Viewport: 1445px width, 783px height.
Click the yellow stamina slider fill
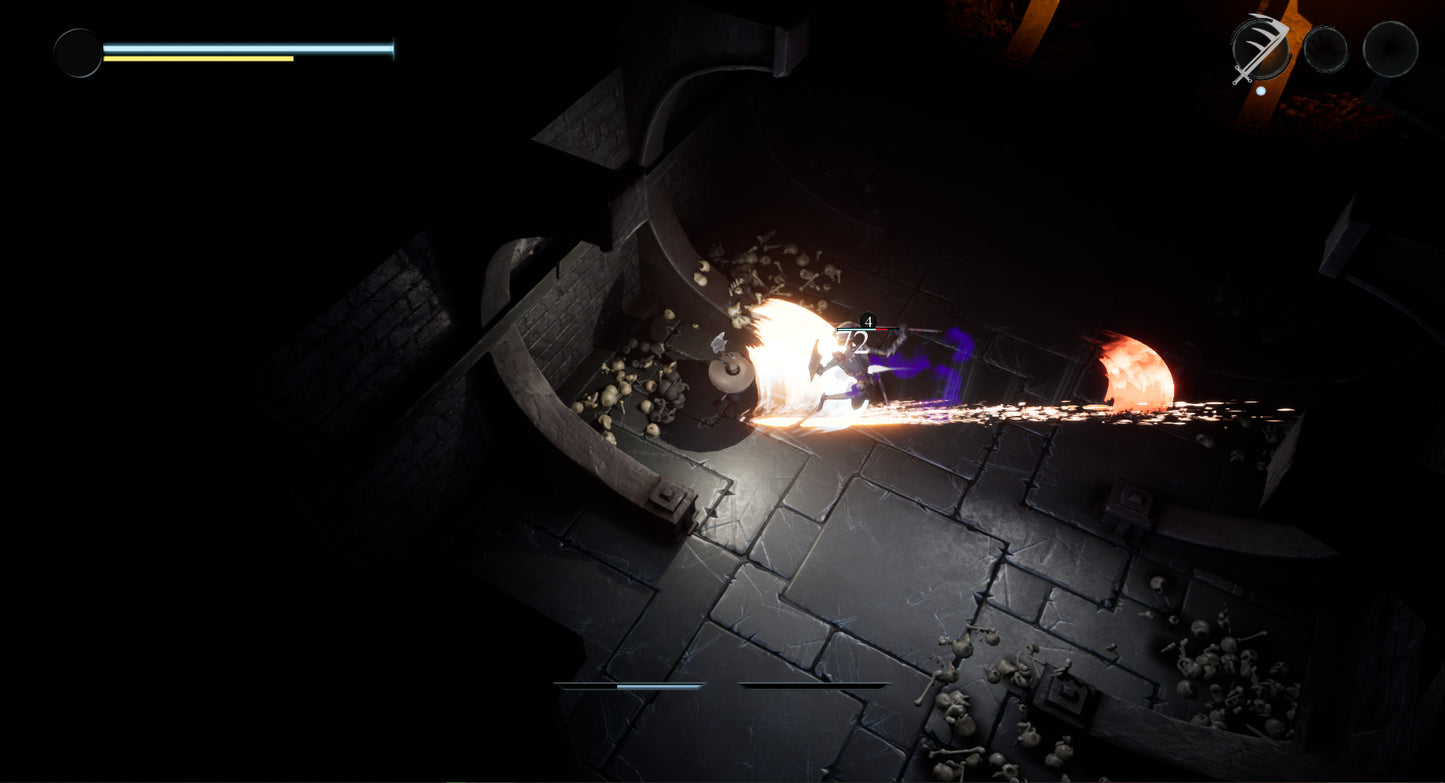(x=200, y=59)
